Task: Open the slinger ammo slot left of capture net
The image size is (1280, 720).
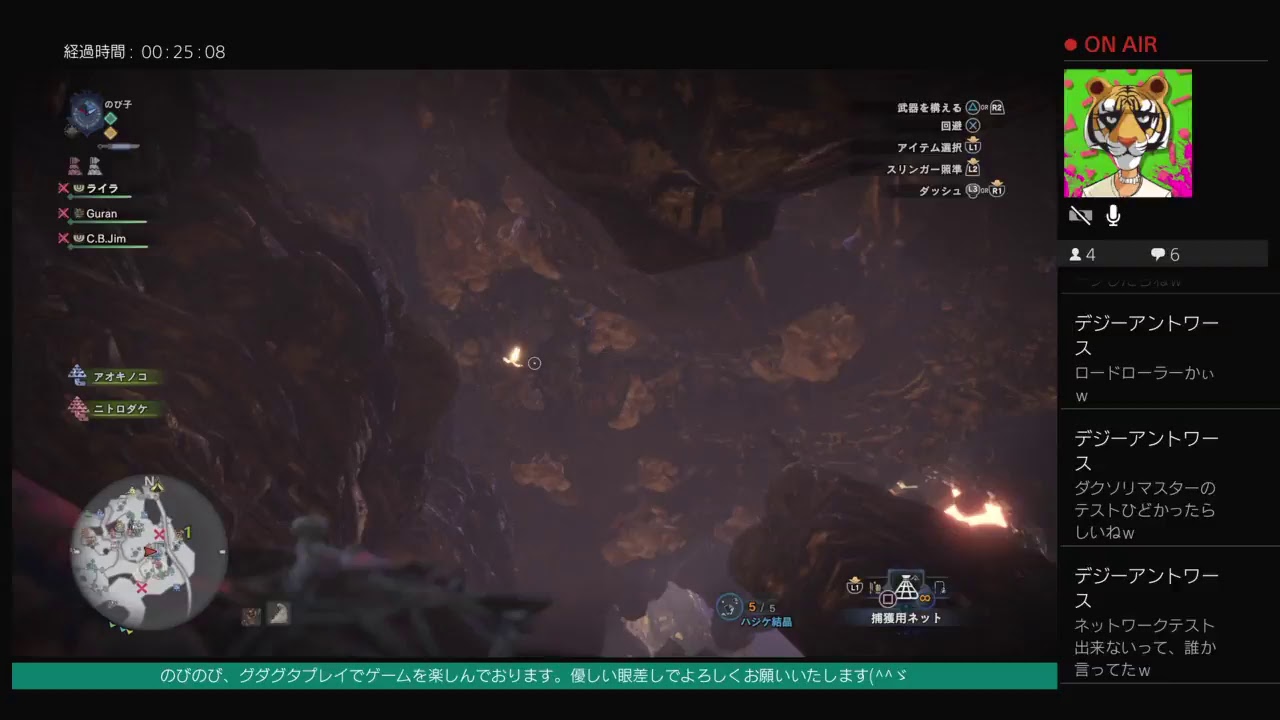Action: coord(876,587)
